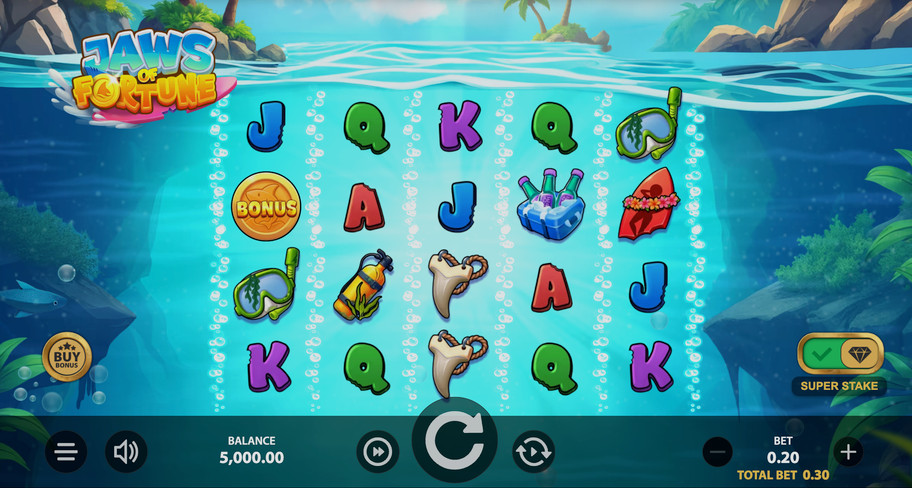Spin the reels with the circular arrow button
Viewport: 912px width, 488px height.
click(454, 440)
